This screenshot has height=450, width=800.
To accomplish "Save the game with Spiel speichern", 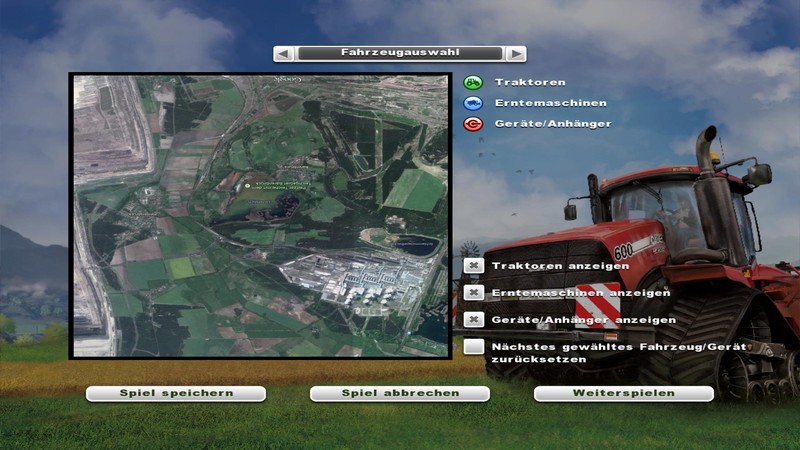I will coord(176,393).
